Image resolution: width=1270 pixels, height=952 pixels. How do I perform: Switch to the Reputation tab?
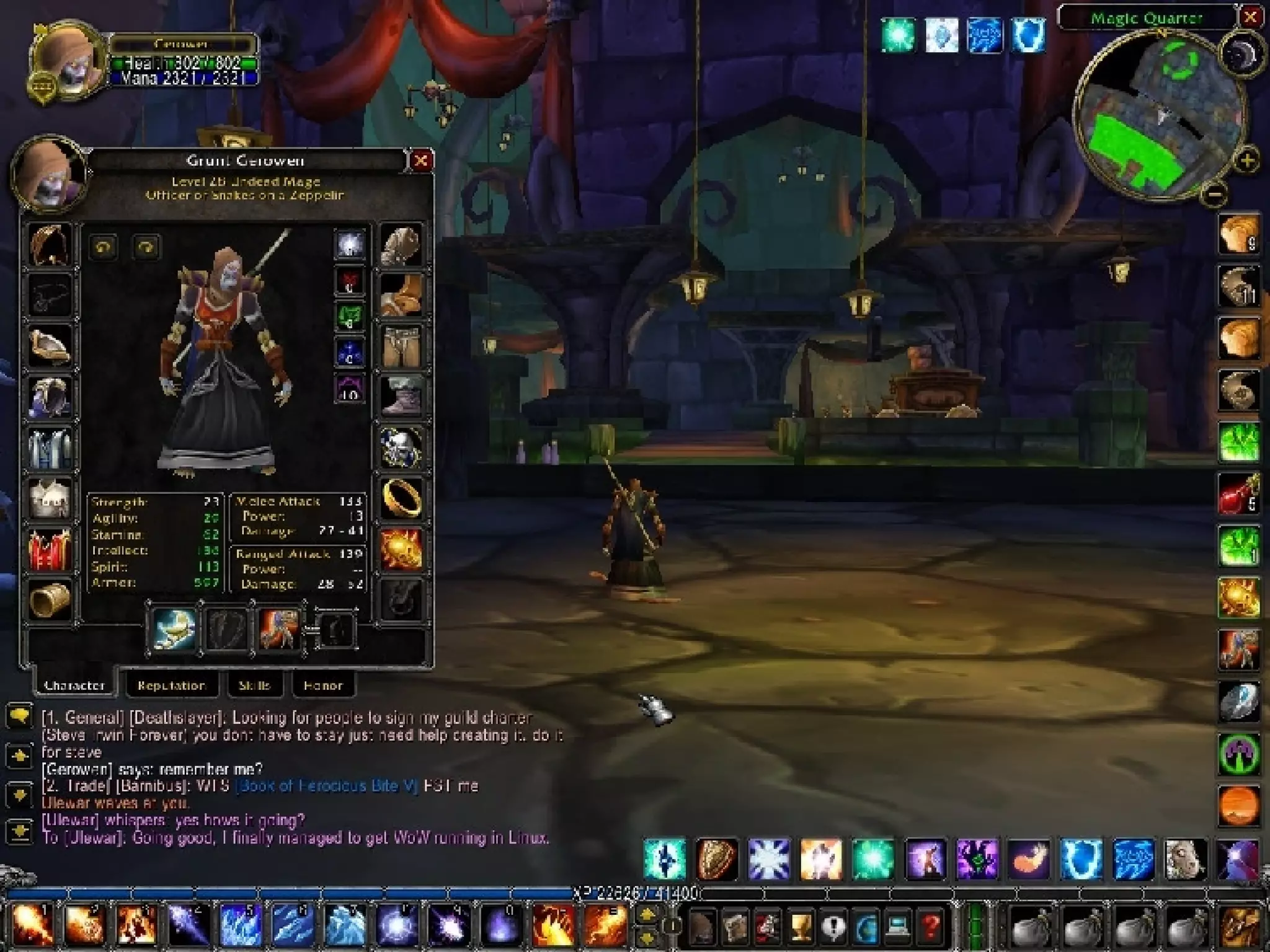coord(171,685)
